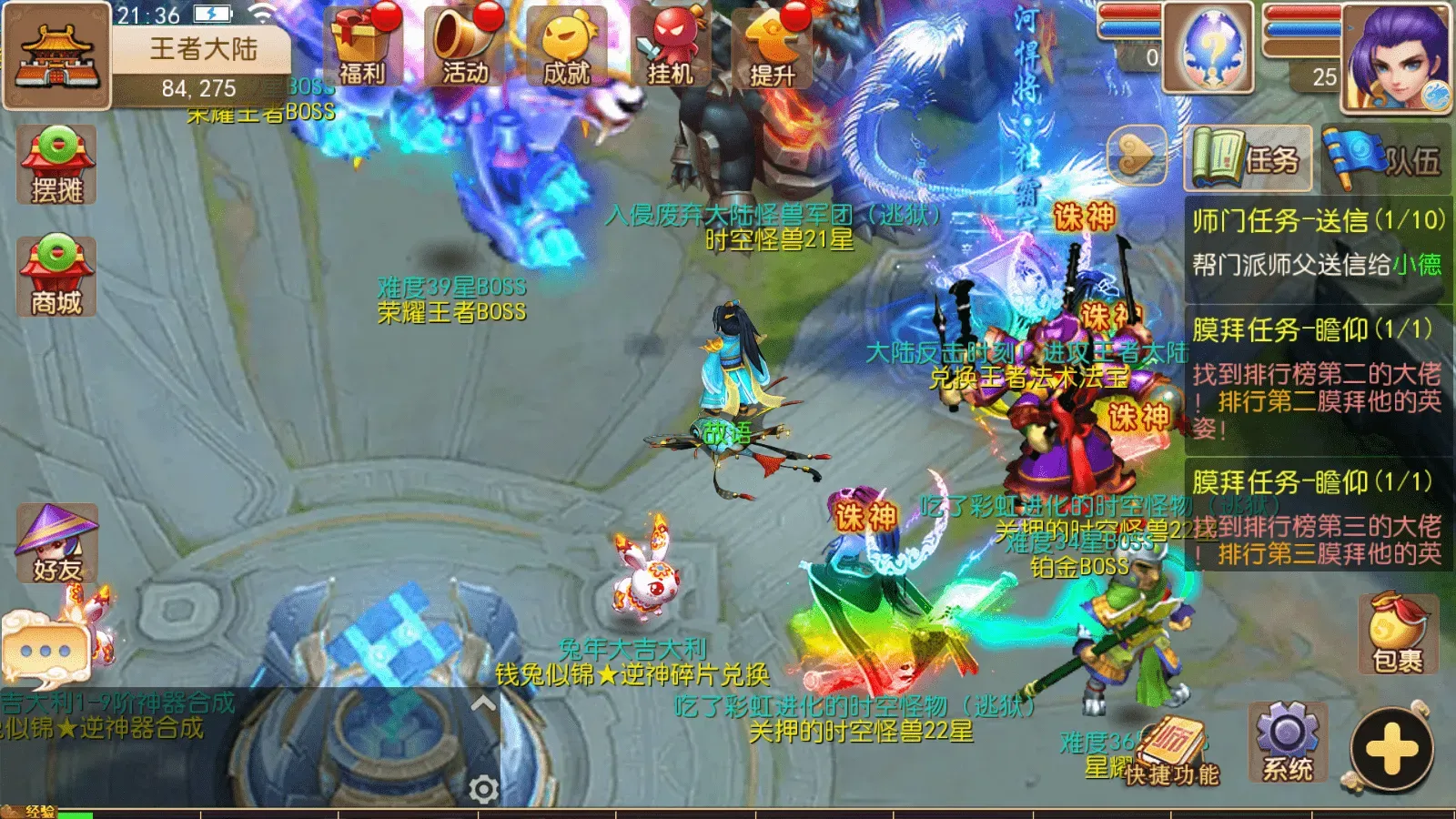The width and height of the screenshot is (1456, 819).
Task: Expand the yellow plus menu button
Action: [1392, 750]
